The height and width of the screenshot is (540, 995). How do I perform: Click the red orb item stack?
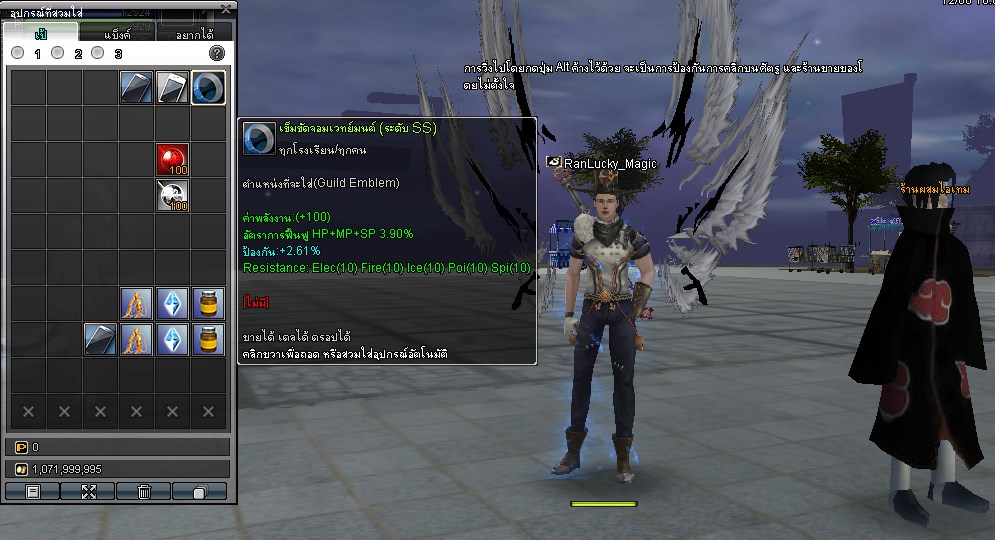tap(172, 160)
